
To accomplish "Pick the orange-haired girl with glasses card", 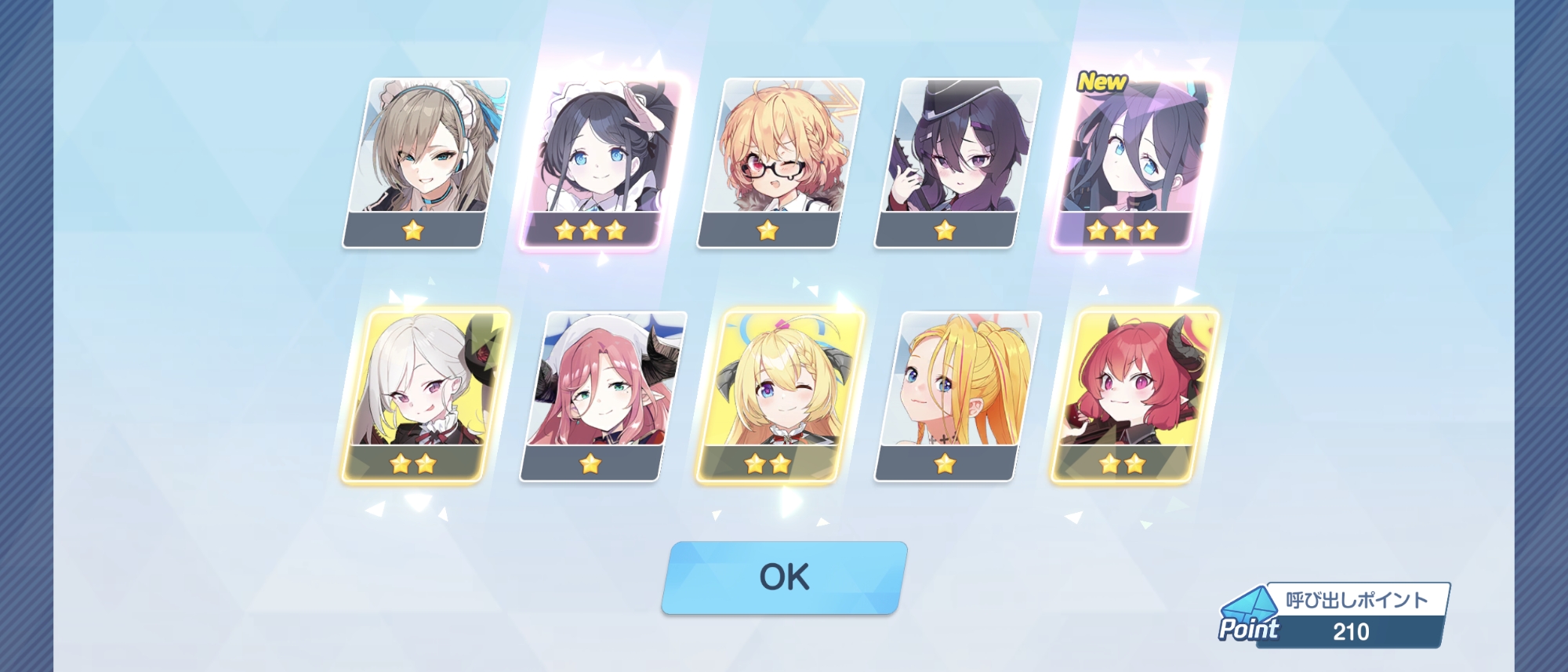I will [x=779, y=162].
